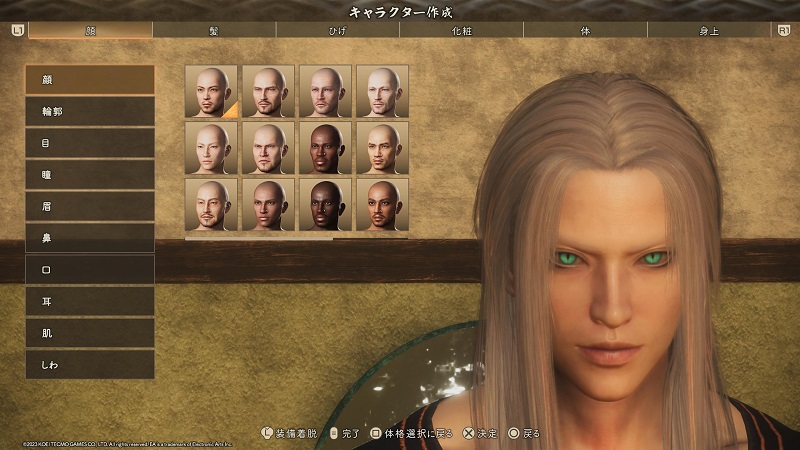800x450 pixels.
Task: Open the 眉 (eyebrows) menu entry
Action: [x=90, y=206]
